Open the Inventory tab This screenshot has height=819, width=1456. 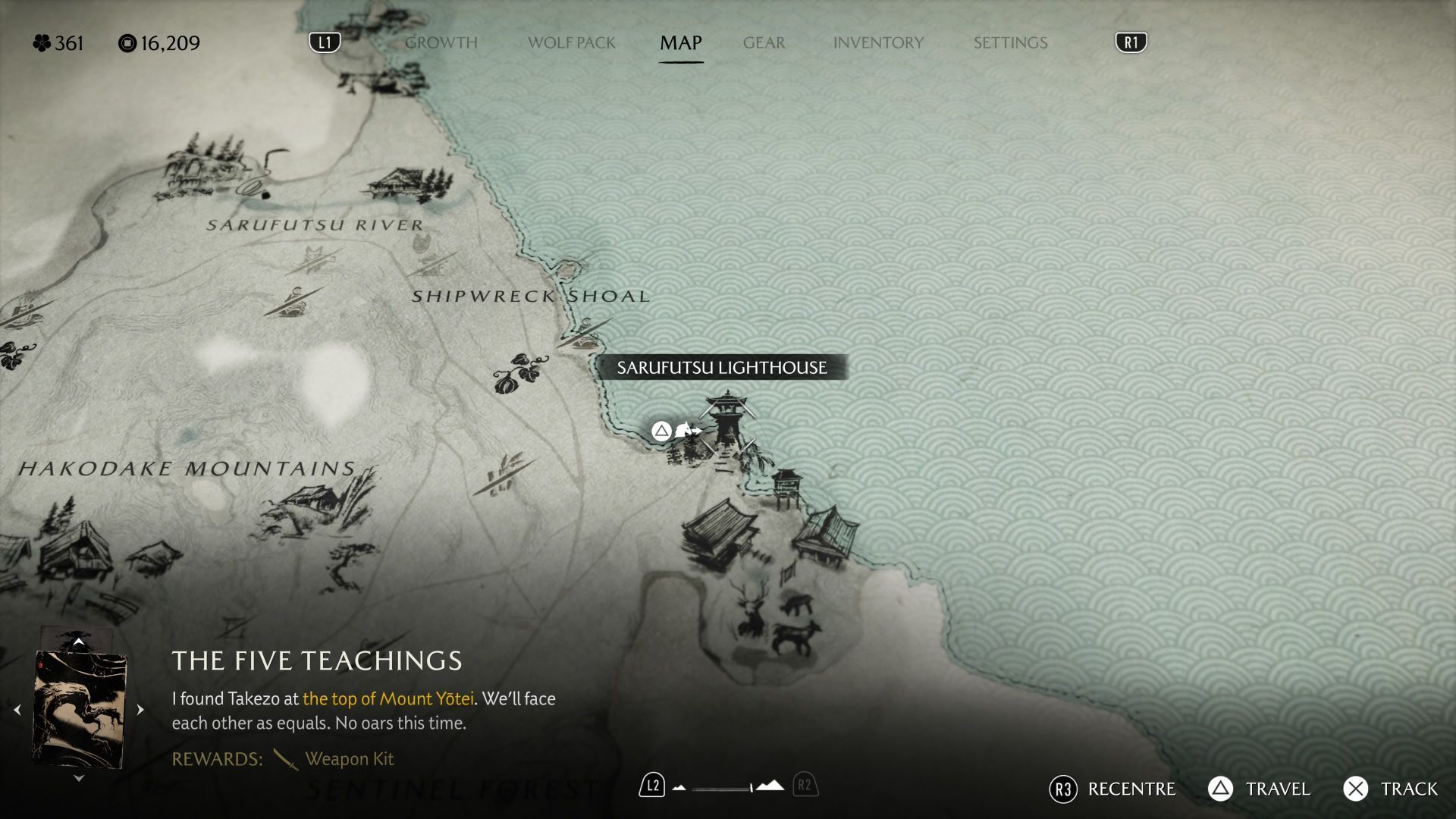(x=878, y=43)
